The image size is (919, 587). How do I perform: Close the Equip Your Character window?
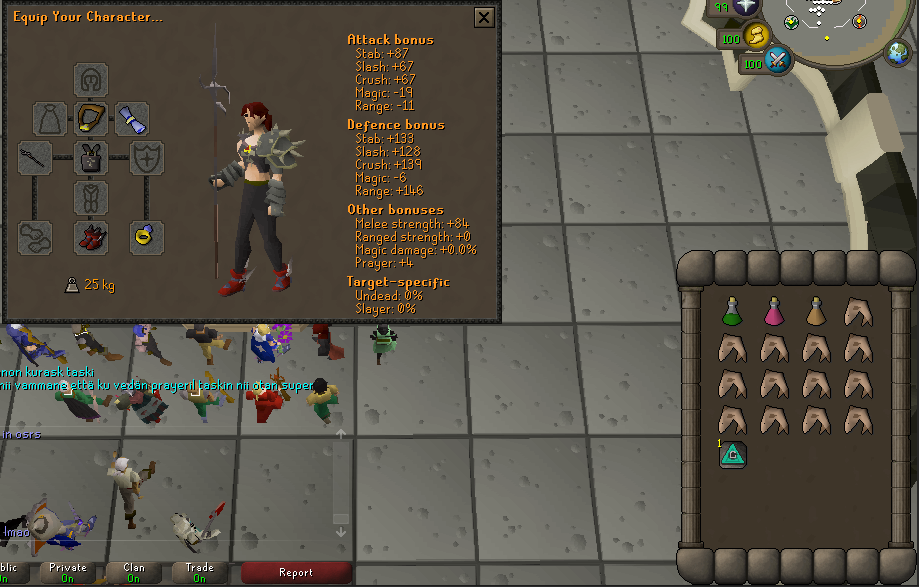click(484, 18)
